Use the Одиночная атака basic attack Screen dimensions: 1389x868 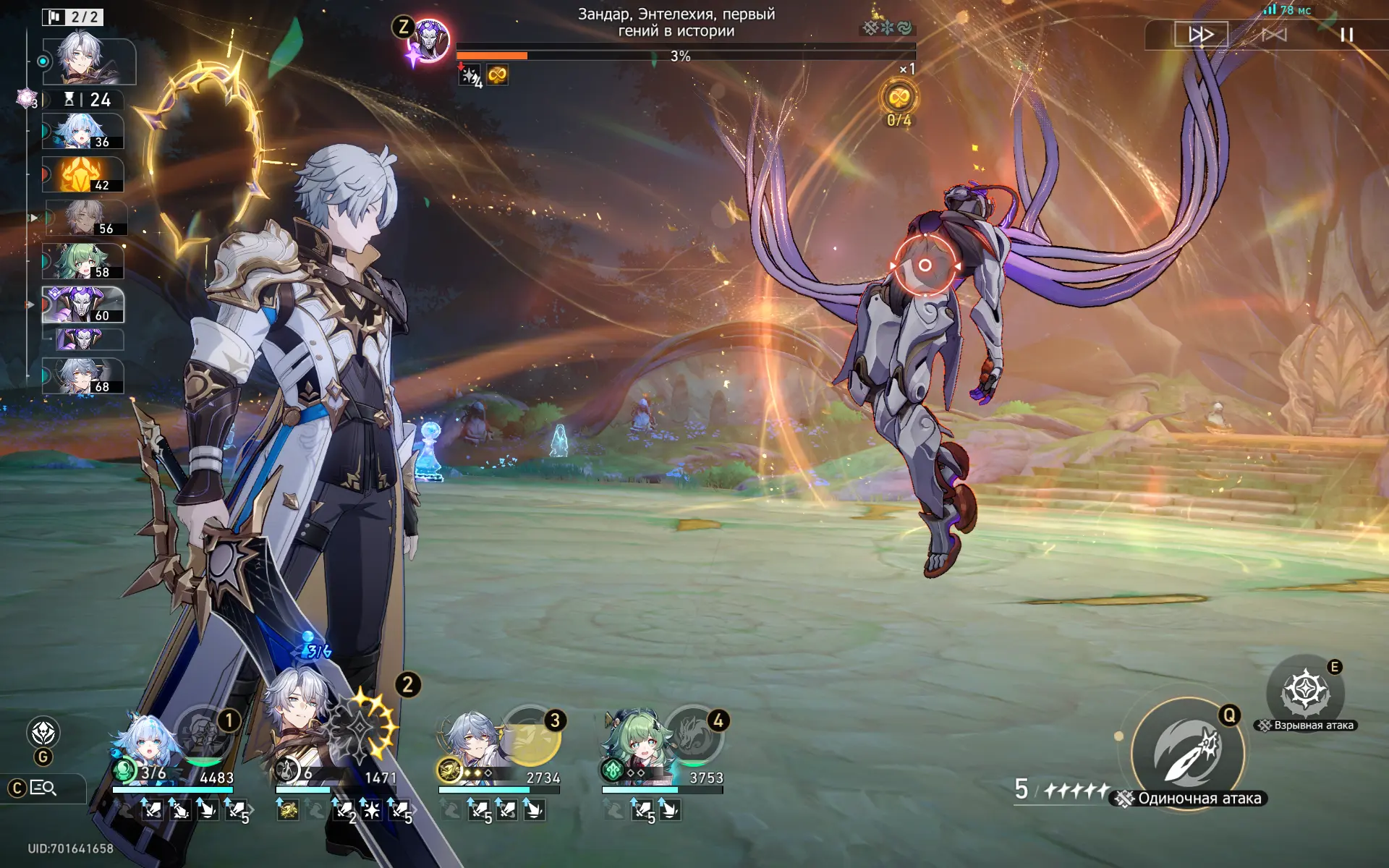tap(1187, 754)
